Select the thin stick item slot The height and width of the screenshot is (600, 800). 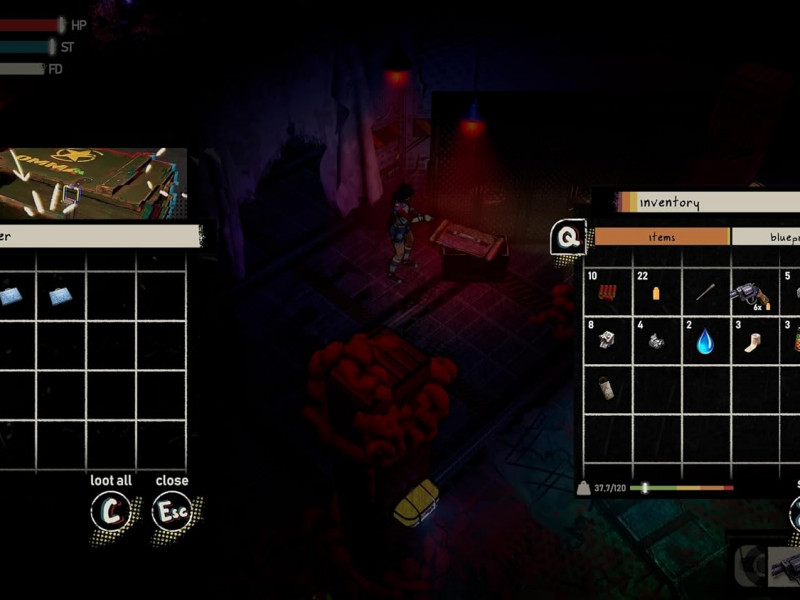(706, 292)
